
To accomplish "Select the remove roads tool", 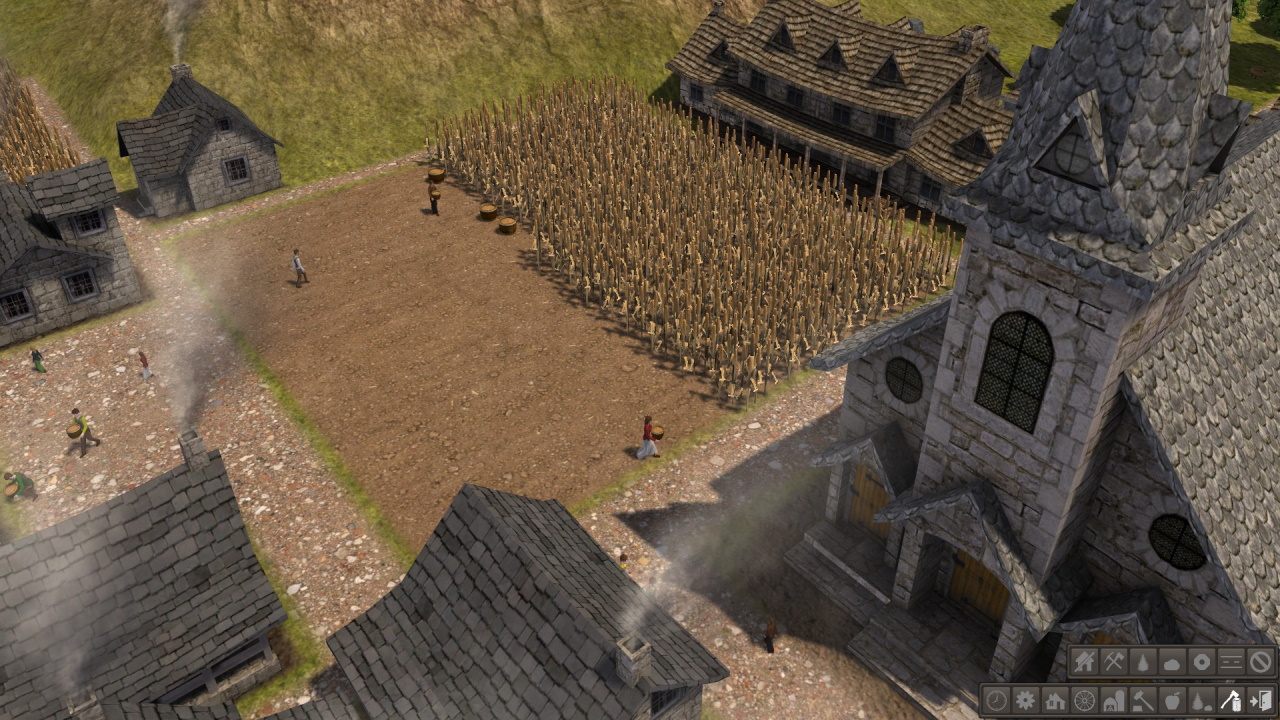I will pos(1230,661).
